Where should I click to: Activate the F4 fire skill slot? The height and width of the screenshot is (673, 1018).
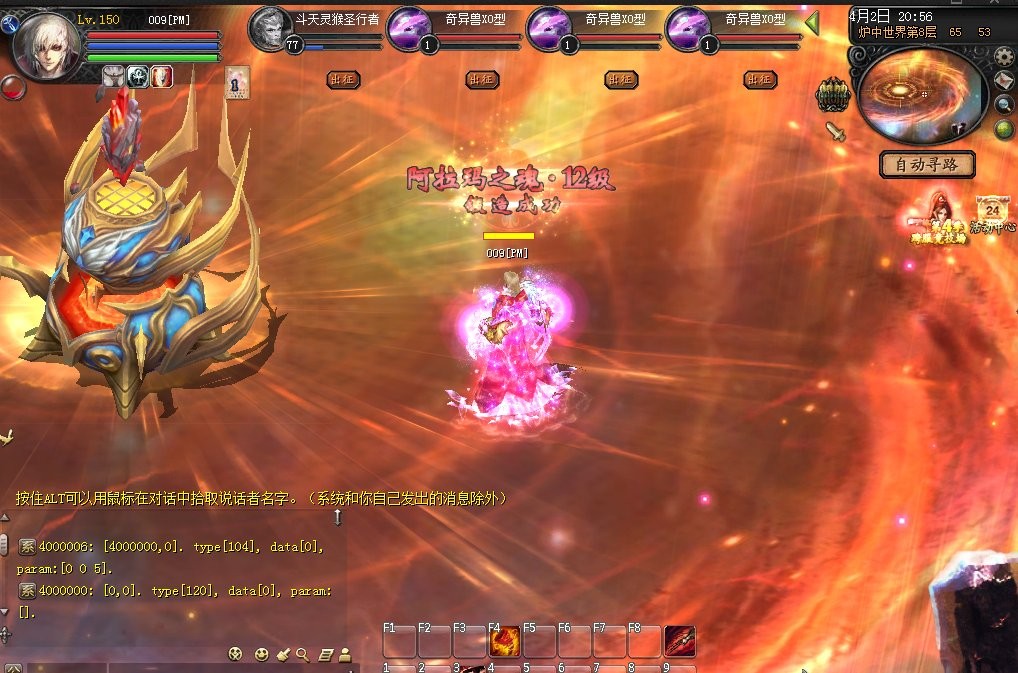click(504, 640)
